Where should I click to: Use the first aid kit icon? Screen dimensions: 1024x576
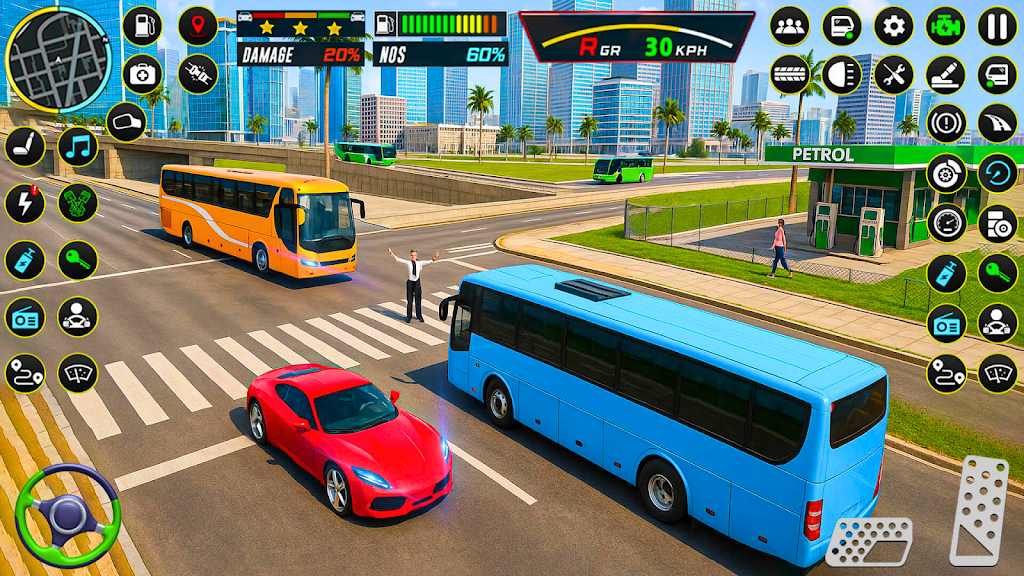143,73
